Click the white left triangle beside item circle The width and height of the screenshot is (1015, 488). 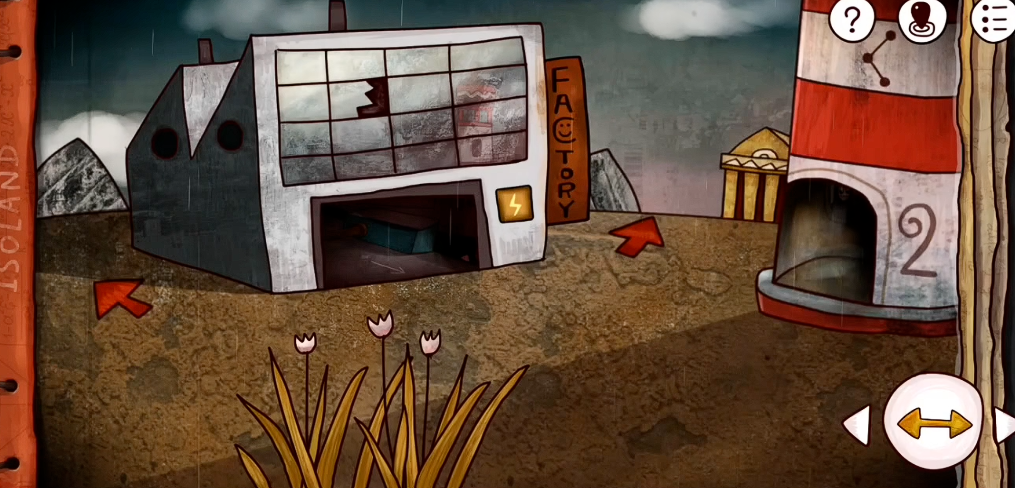point(857,425)
